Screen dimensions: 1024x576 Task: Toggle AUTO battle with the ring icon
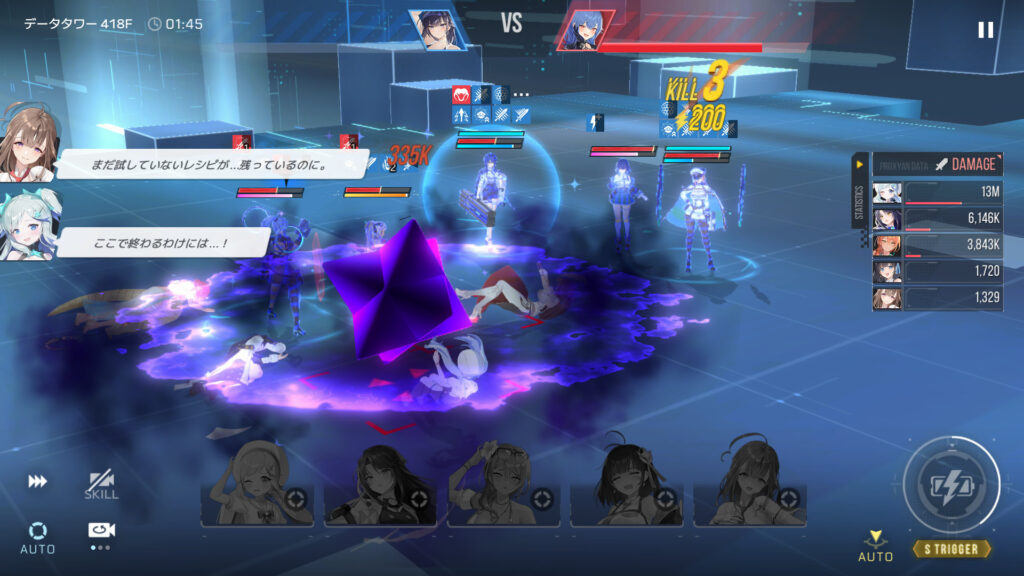pos(38,536)
